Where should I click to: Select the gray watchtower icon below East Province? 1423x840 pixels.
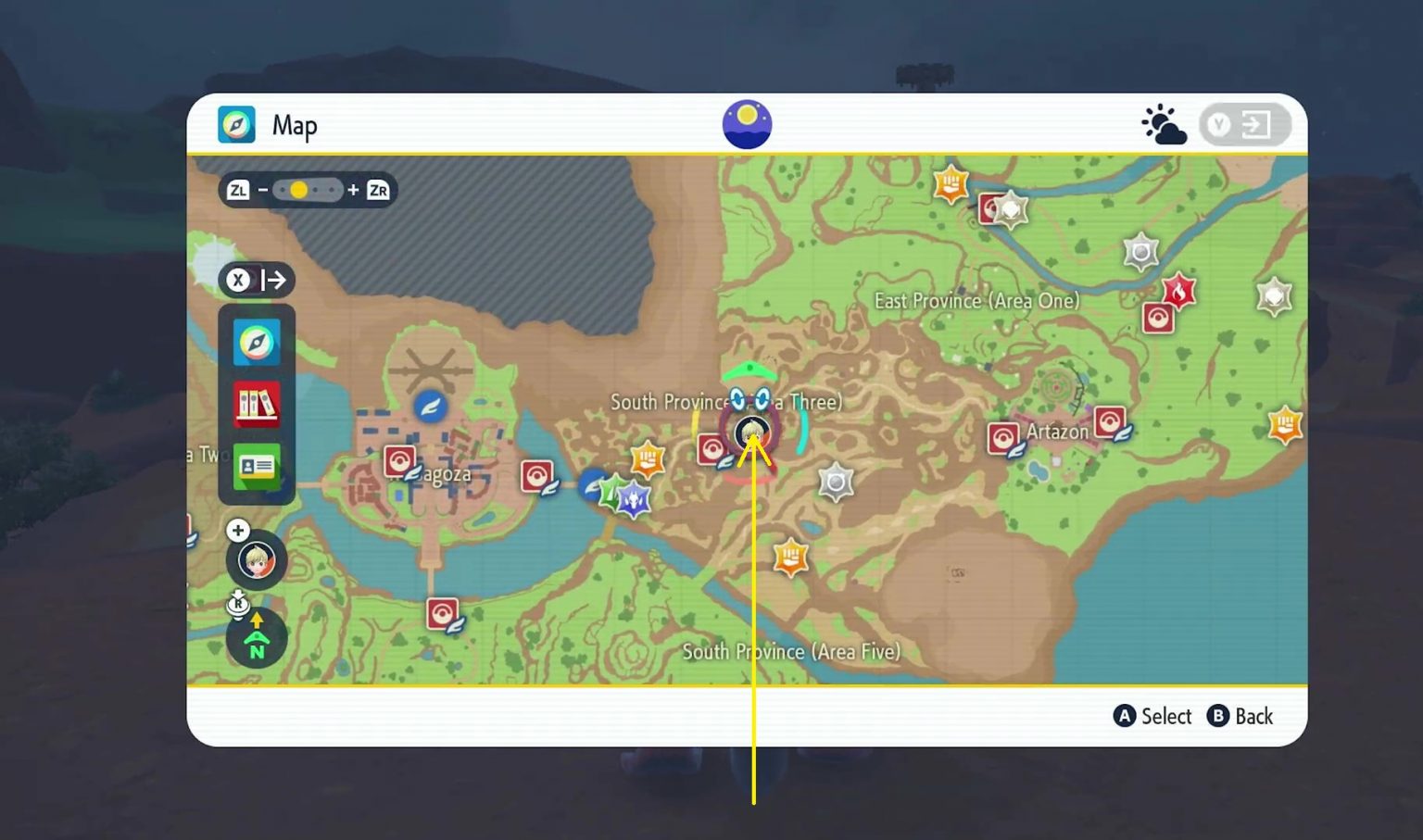point(837,481)
